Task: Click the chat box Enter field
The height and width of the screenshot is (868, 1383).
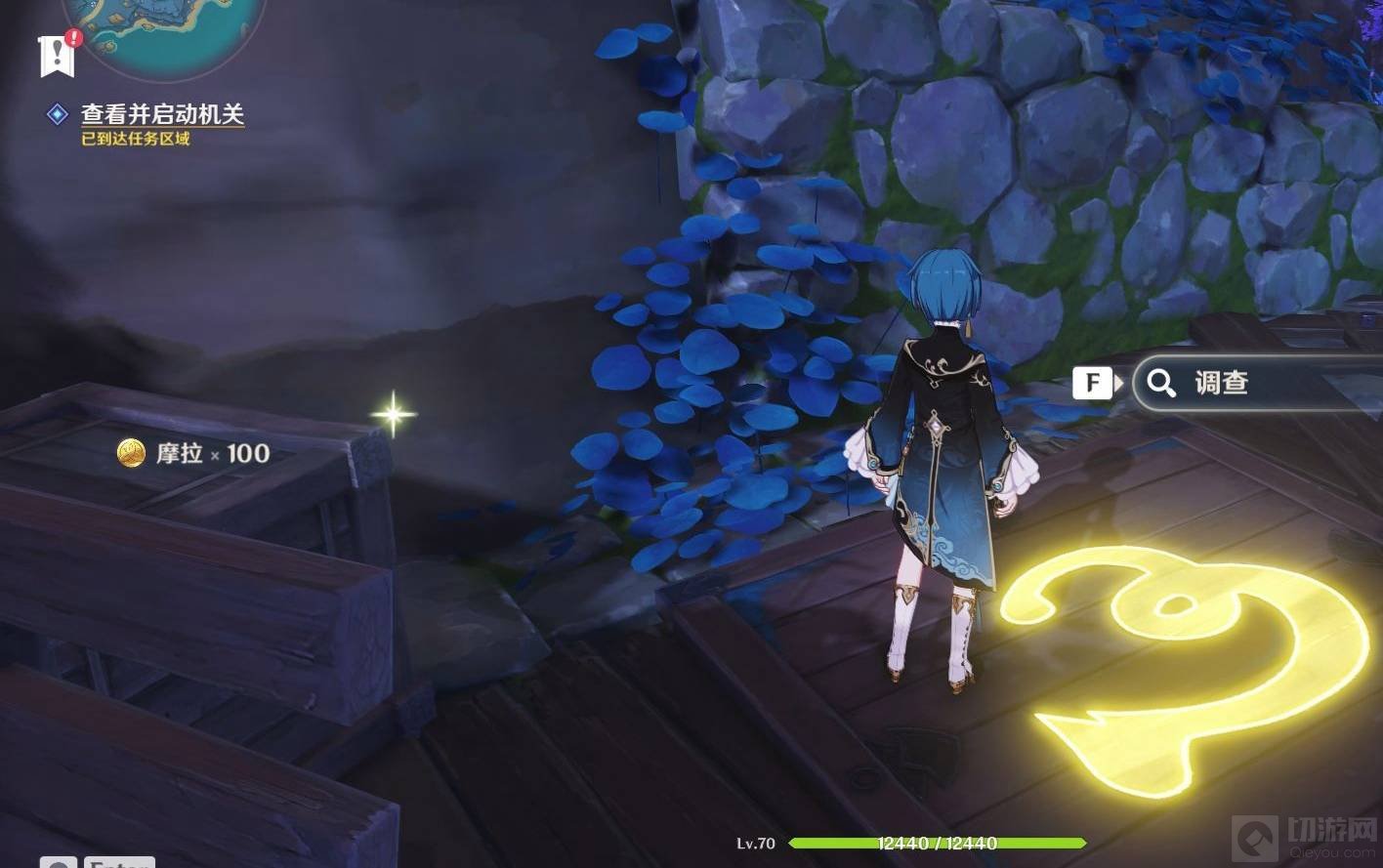Action: (115, 862)
